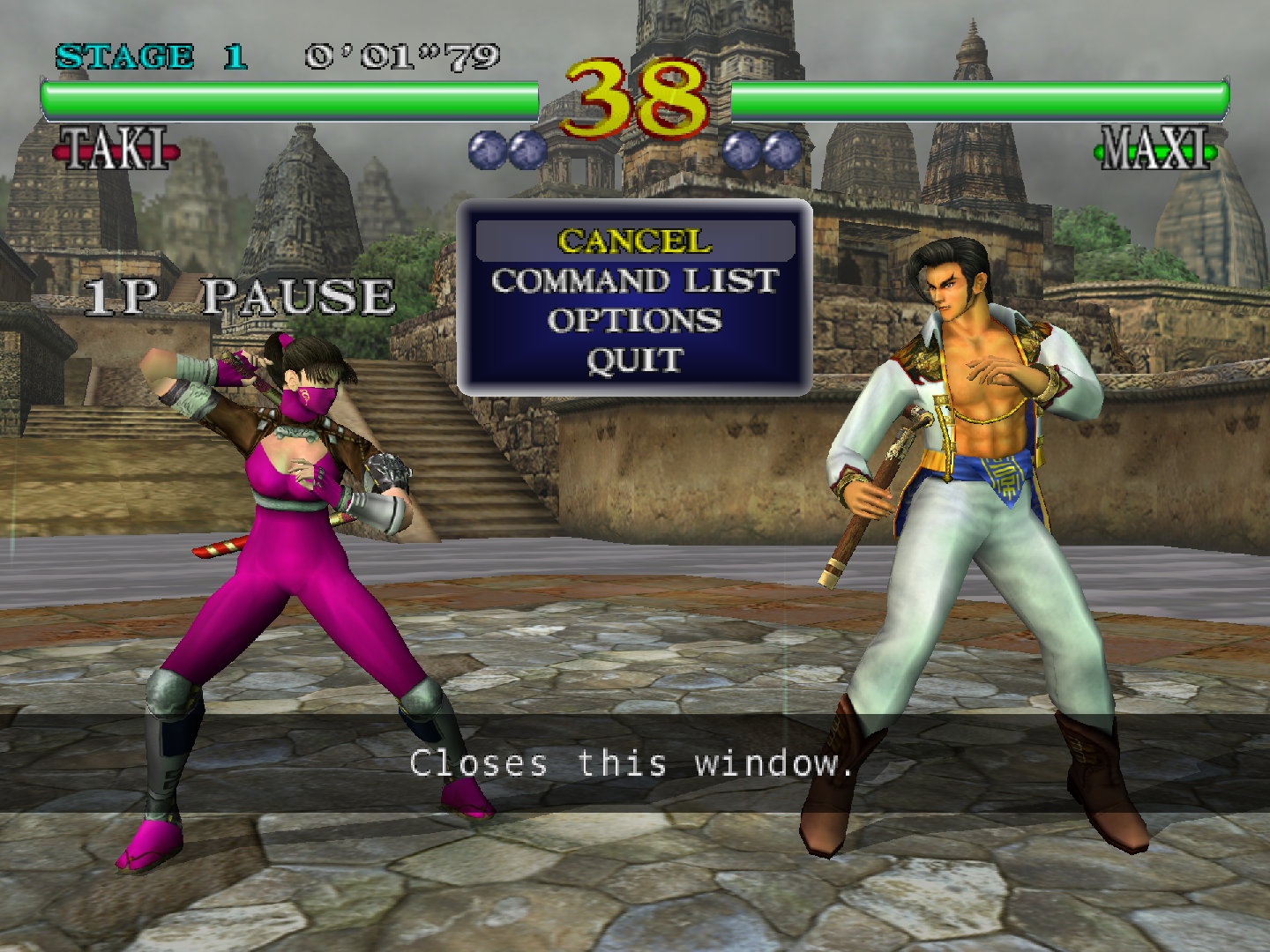This screenshot has width=1270, height=952.
Task: Select Quit to leave the match
Action: coord(635,361)
